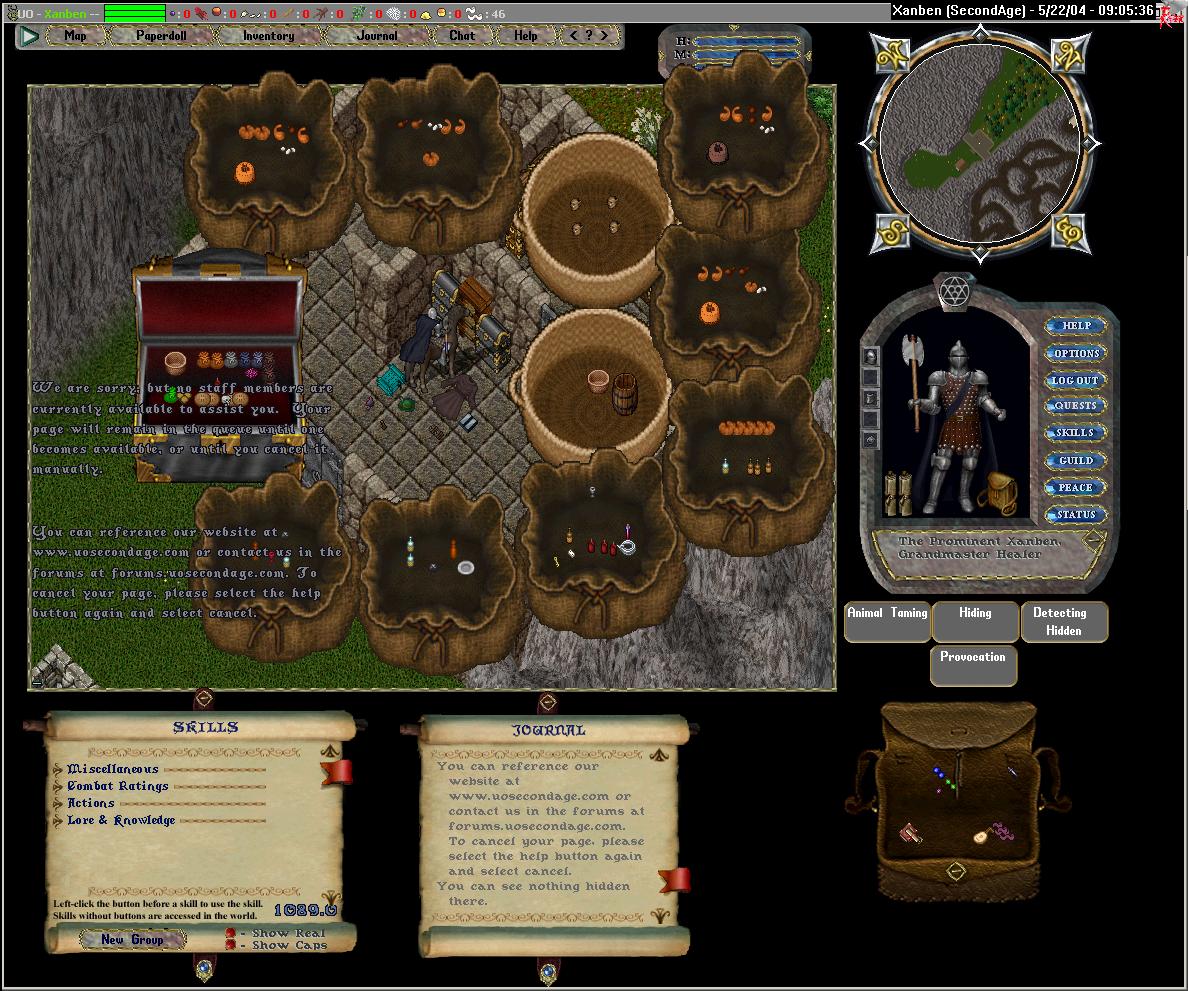Click New Group on the skills scroll
This screenshot has width=1188, height=991.
click(x=132, y=939)
